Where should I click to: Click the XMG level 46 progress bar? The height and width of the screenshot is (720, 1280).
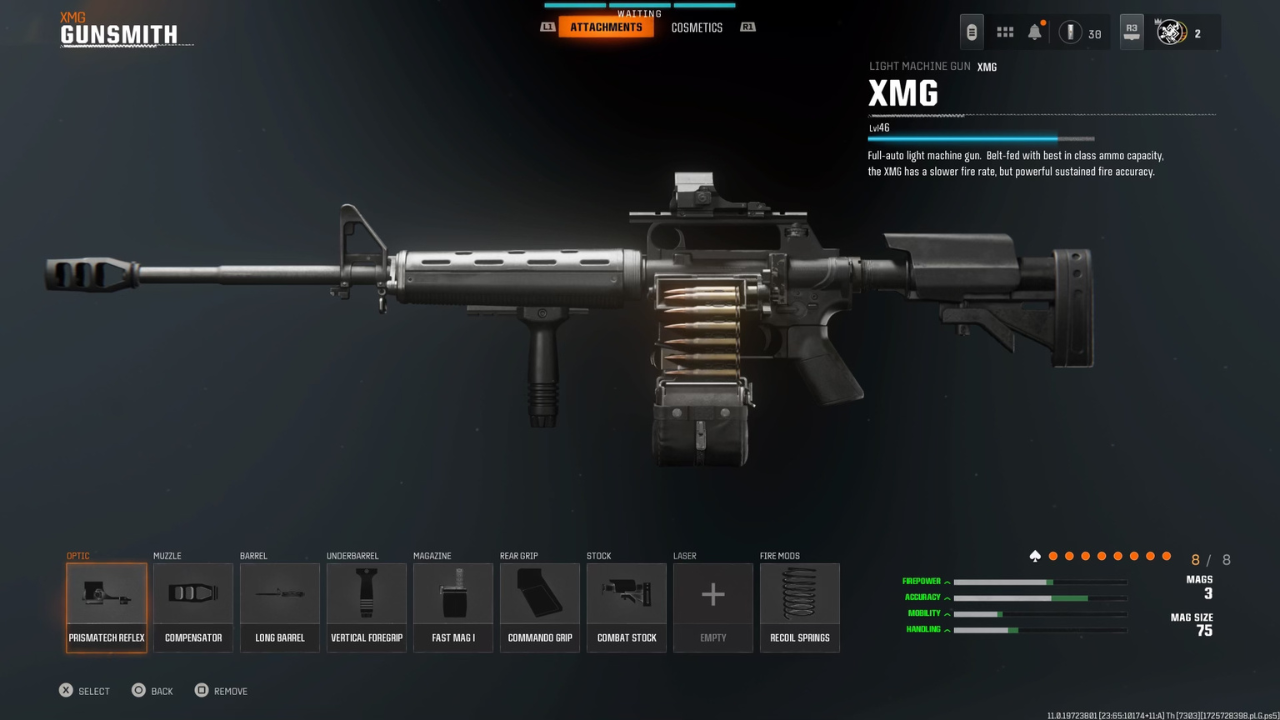(980, 137)
